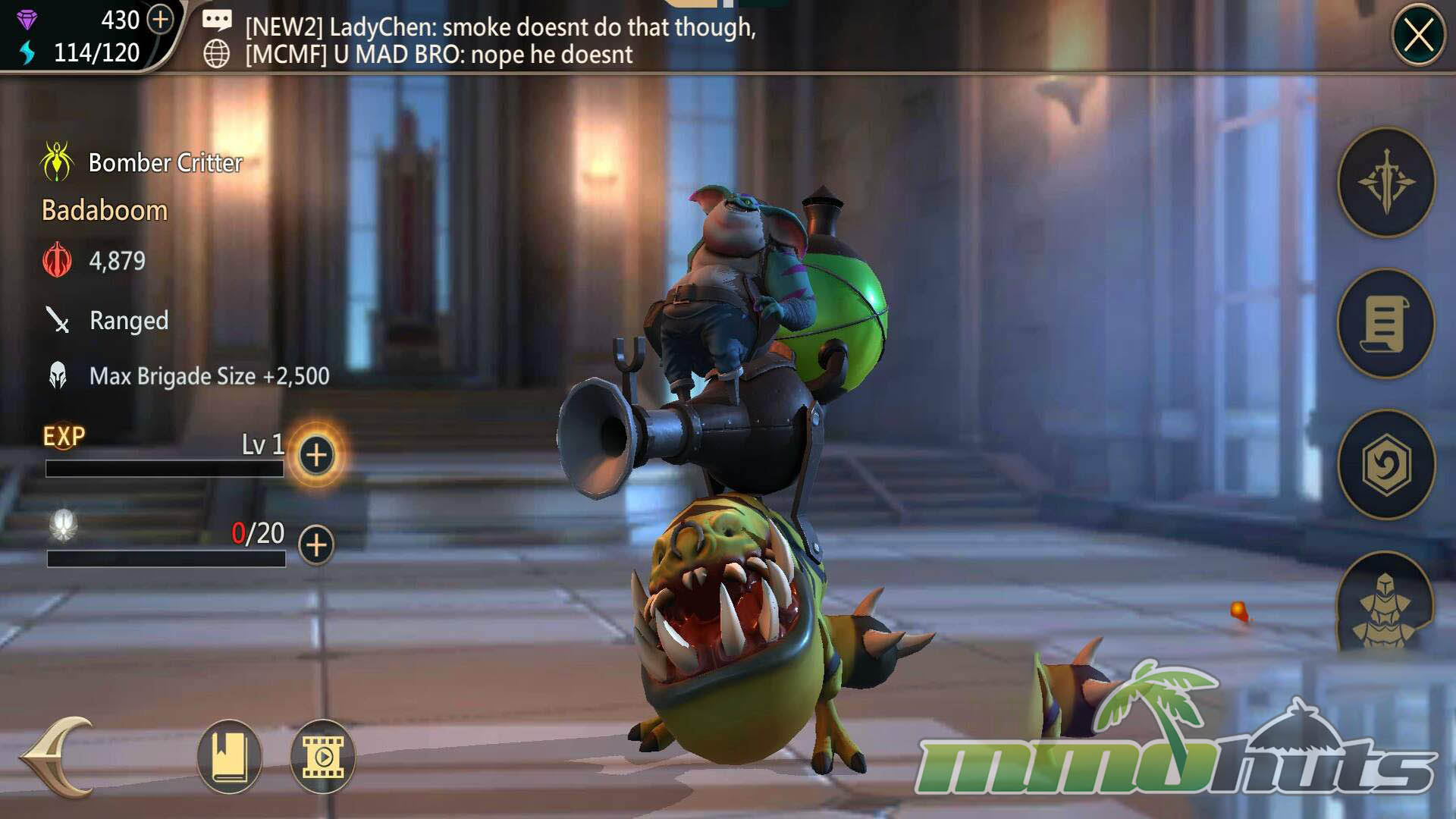Click the globe chat channel icon
The image size is (1456, 819).
(217, 54)
